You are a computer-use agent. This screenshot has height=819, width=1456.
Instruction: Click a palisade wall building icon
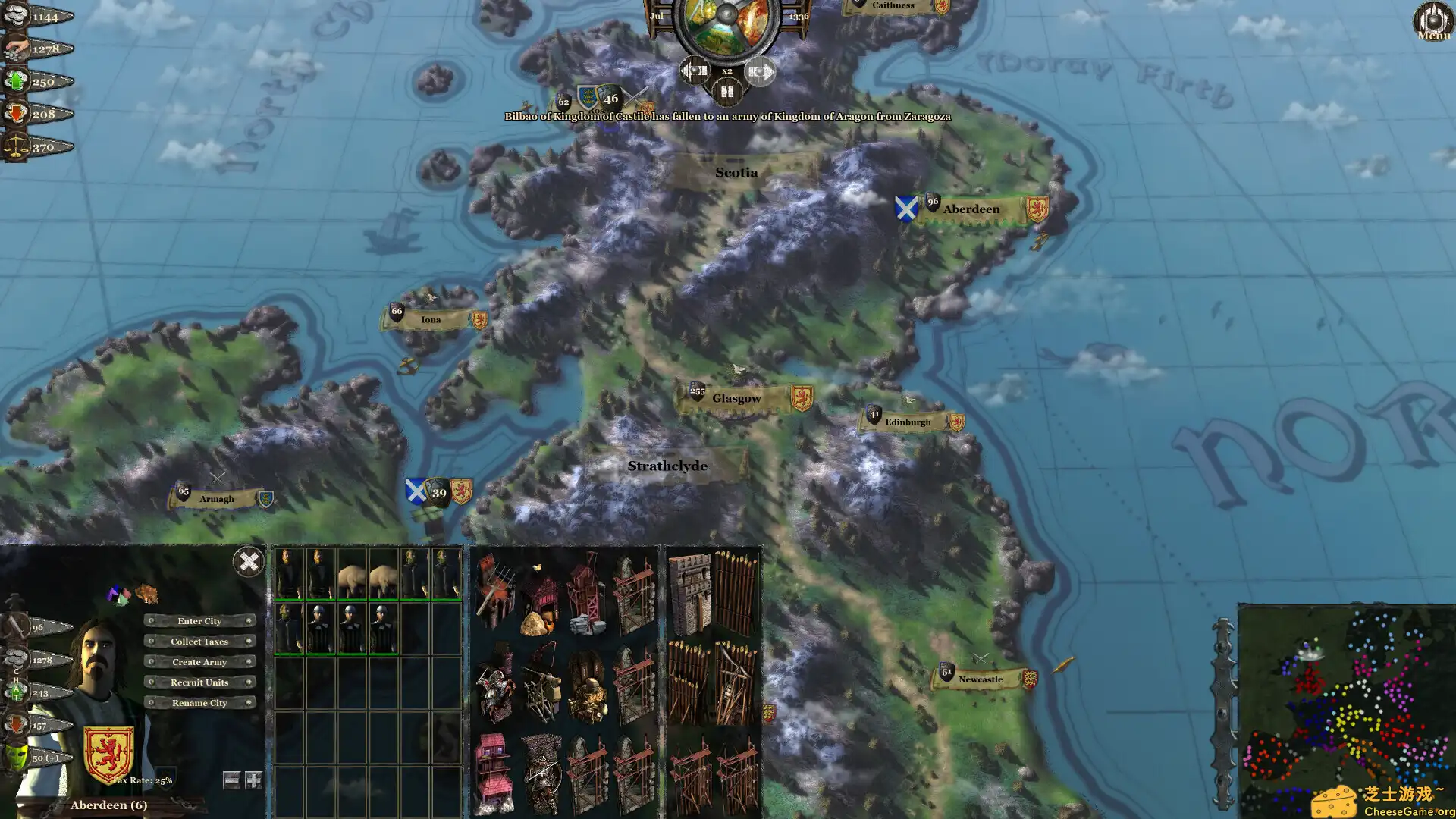[732, 594]
